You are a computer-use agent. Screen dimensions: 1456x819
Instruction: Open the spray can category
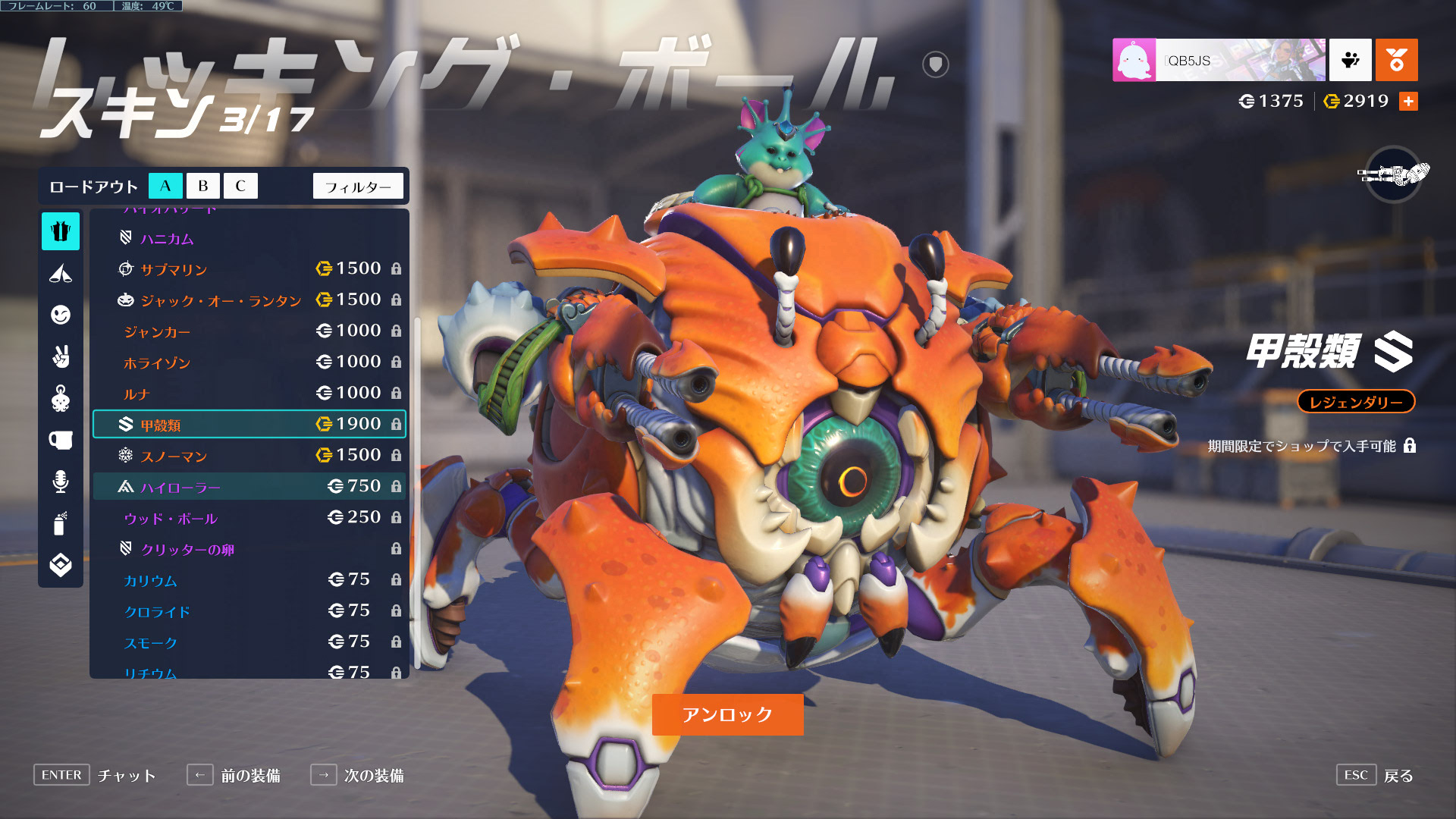(x=61, y=523)
